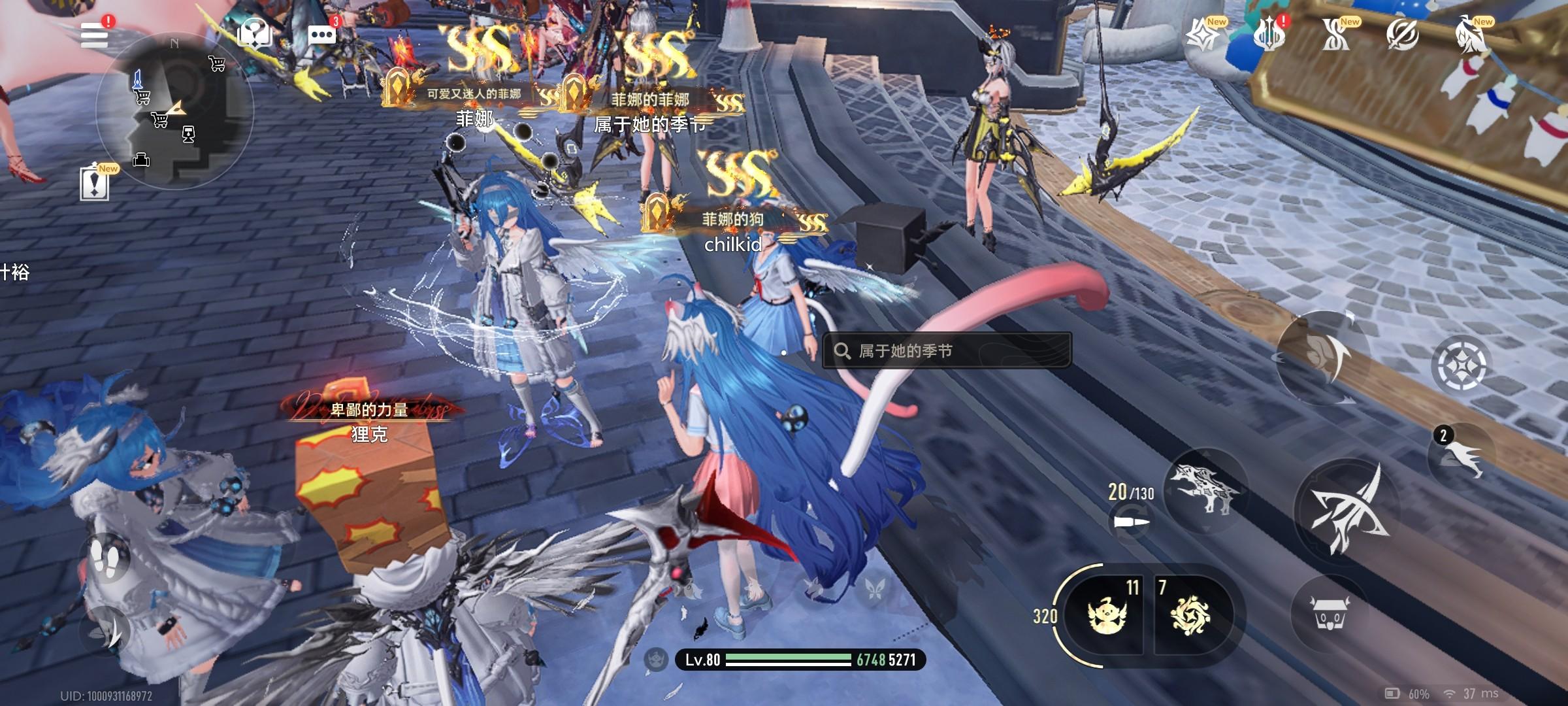
Task: Open the question-mark guide book icon
Action: (255, 33)
